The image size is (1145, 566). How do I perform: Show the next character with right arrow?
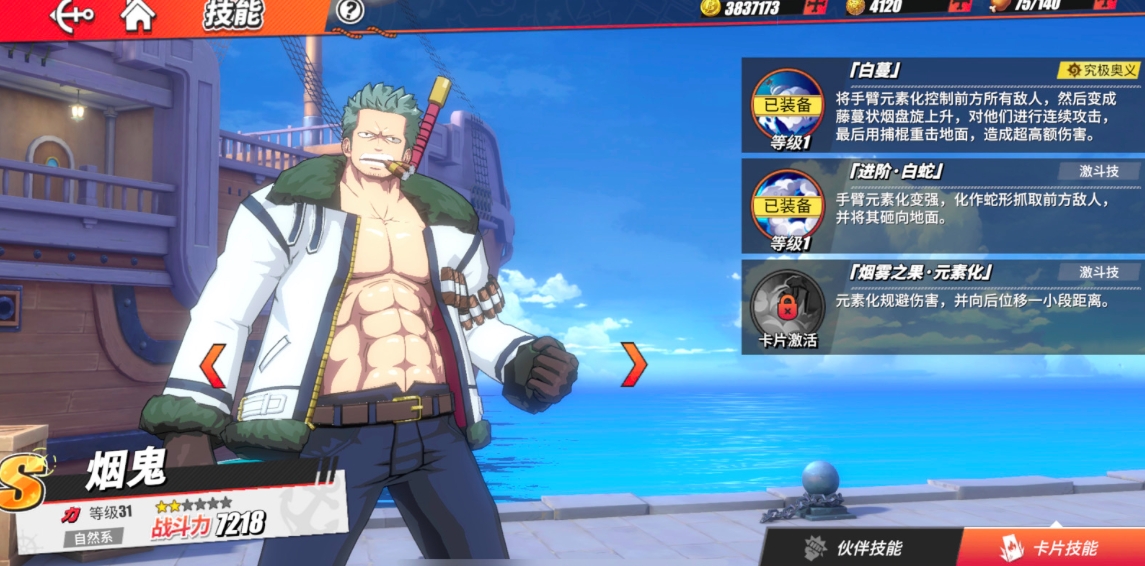634,364
